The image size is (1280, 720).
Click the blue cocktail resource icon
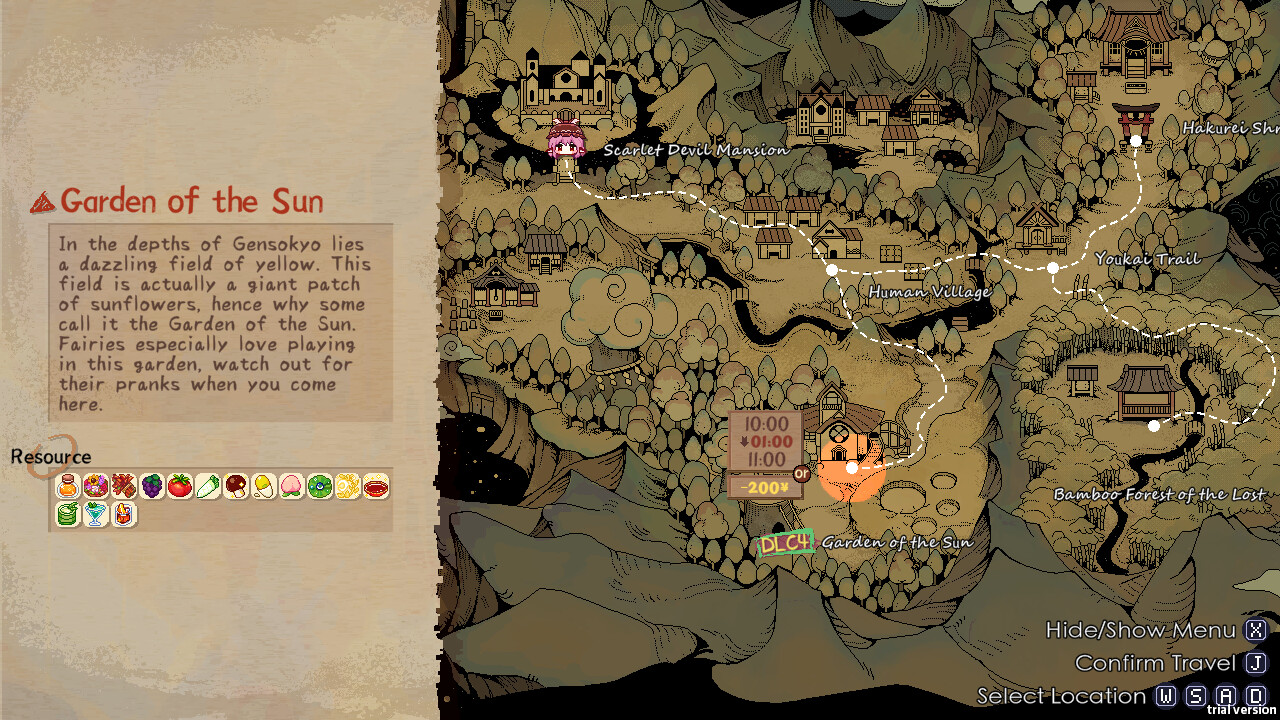point(96,514)
